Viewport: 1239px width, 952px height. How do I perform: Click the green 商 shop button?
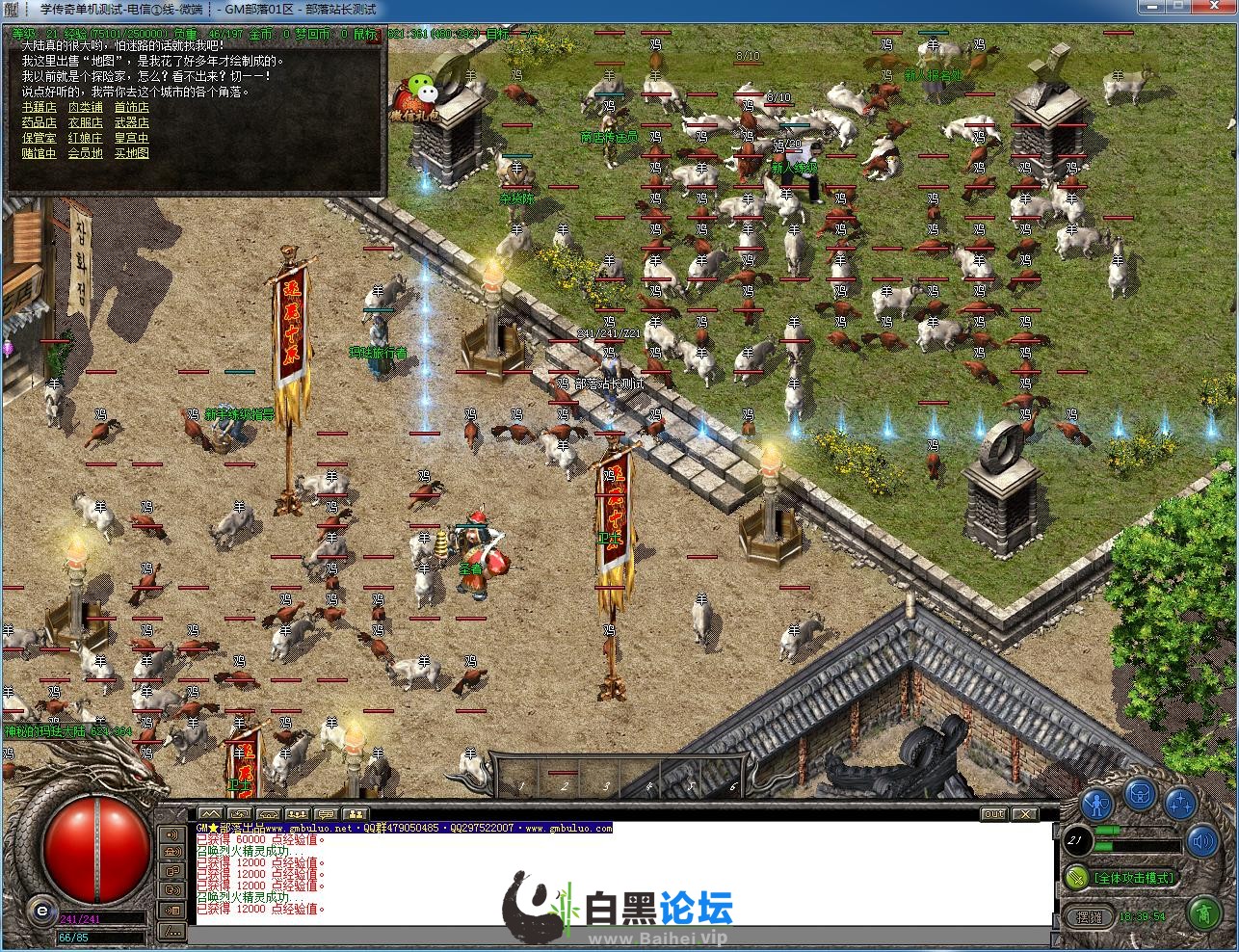pyautogui.click(x=1201, y=912)
